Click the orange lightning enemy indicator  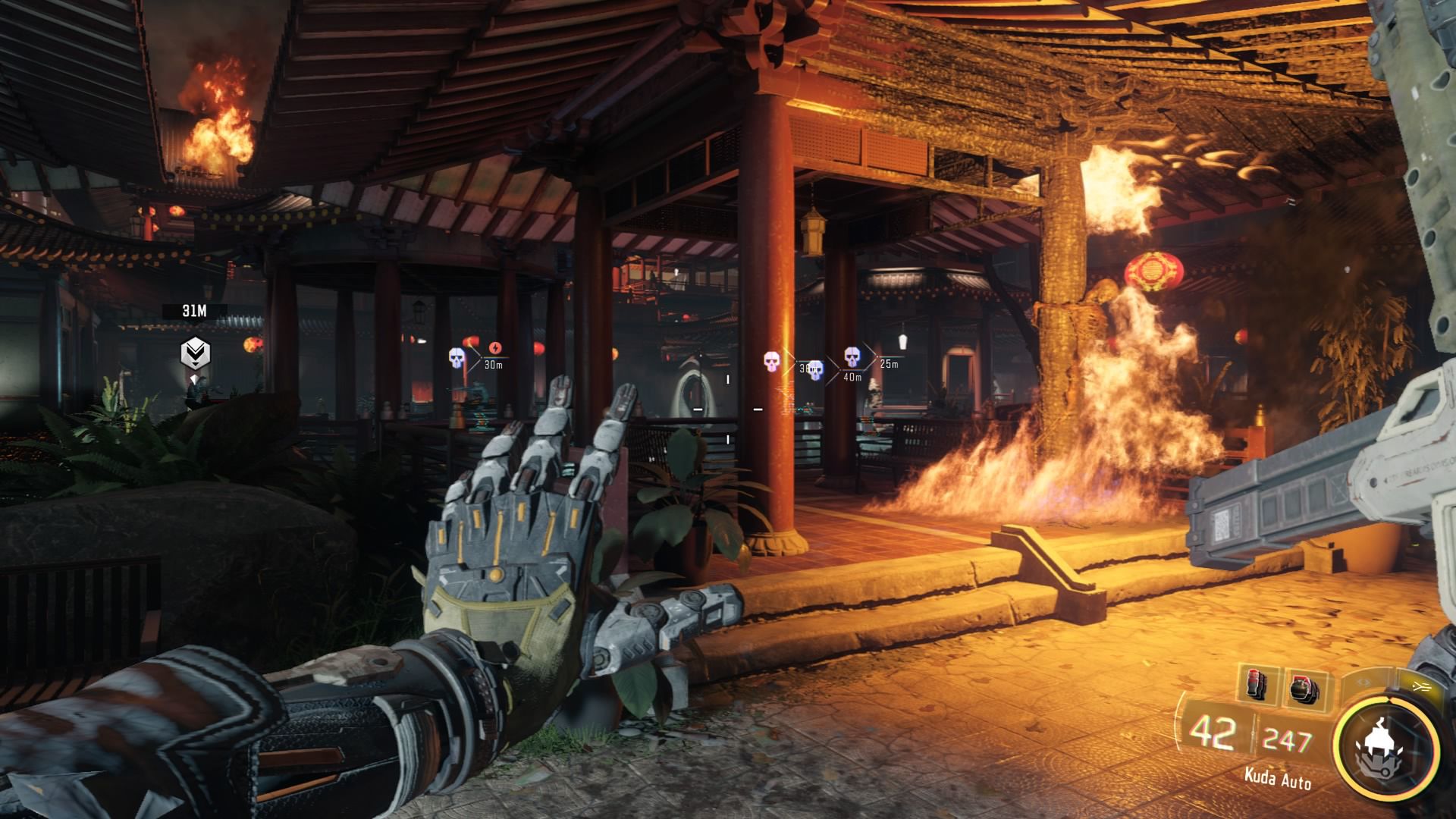click(x=495, y=347)
